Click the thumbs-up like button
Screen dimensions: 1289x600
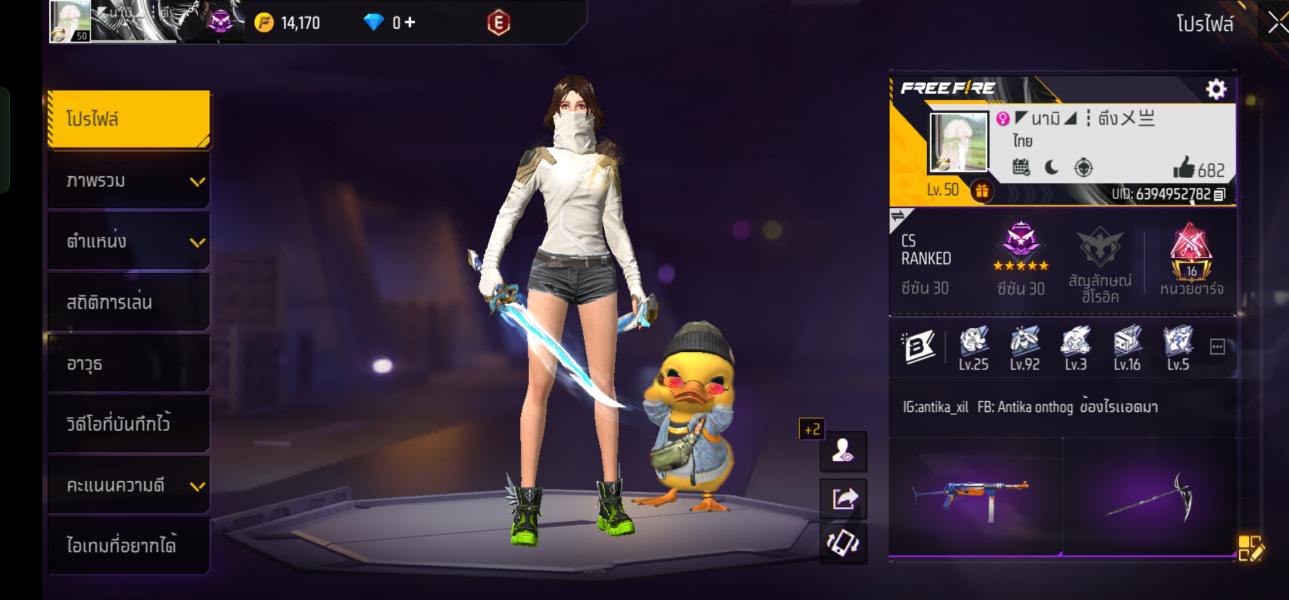tap(1184, 168)
